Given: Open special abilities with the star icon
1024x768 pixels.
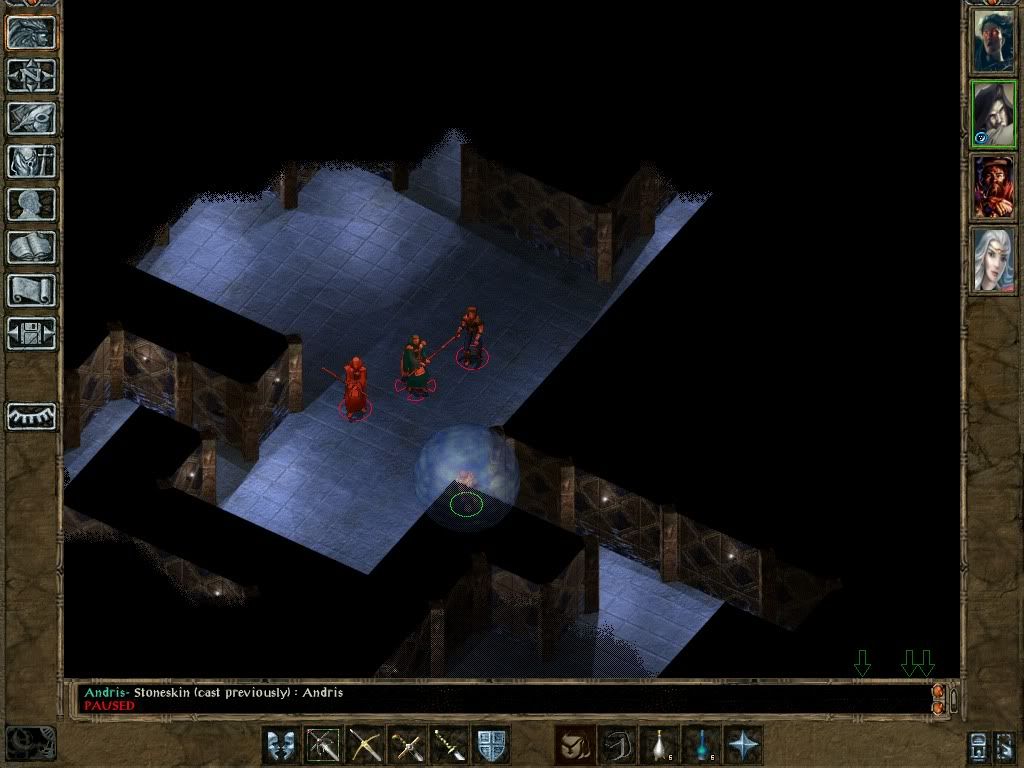Looking at the screenshot, I should click(x=743, y=746).
